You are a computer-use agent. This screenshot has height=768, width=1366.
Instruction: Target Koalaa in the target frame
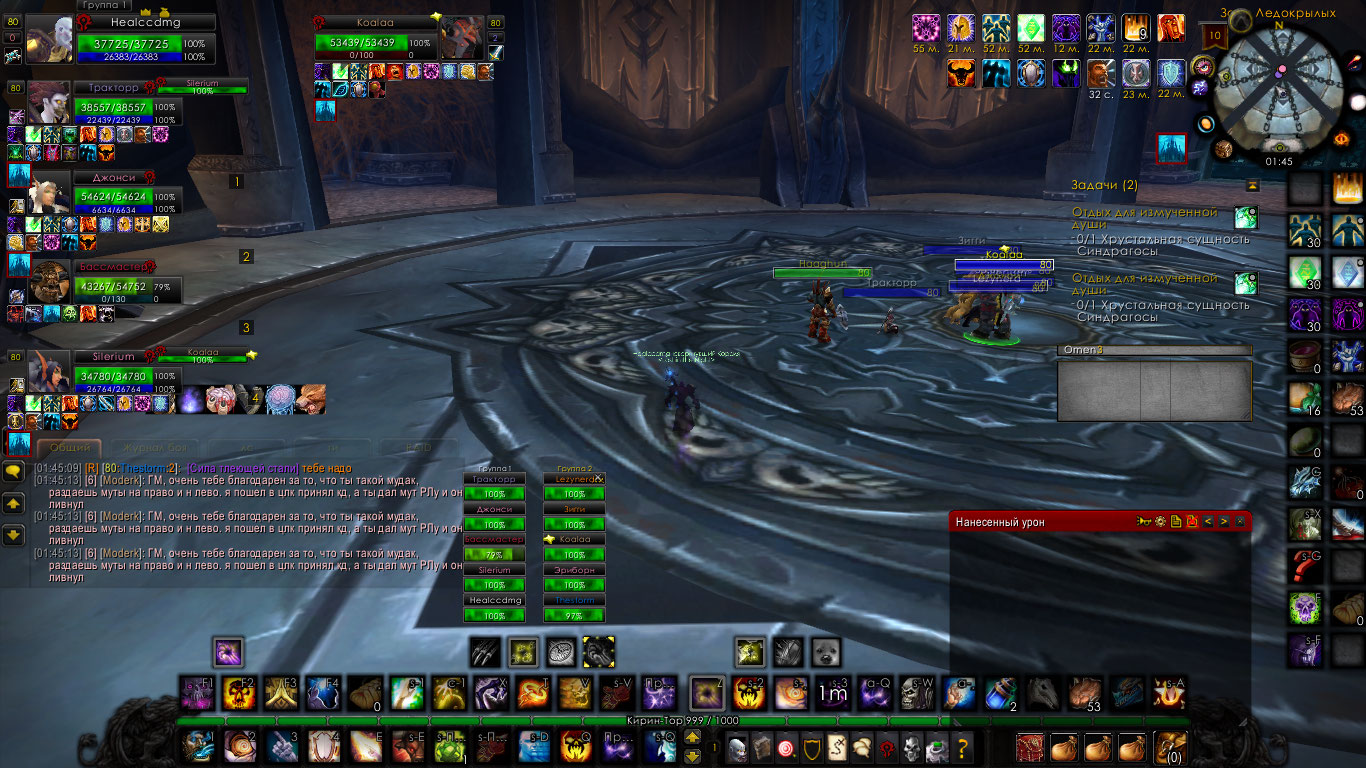375,43
